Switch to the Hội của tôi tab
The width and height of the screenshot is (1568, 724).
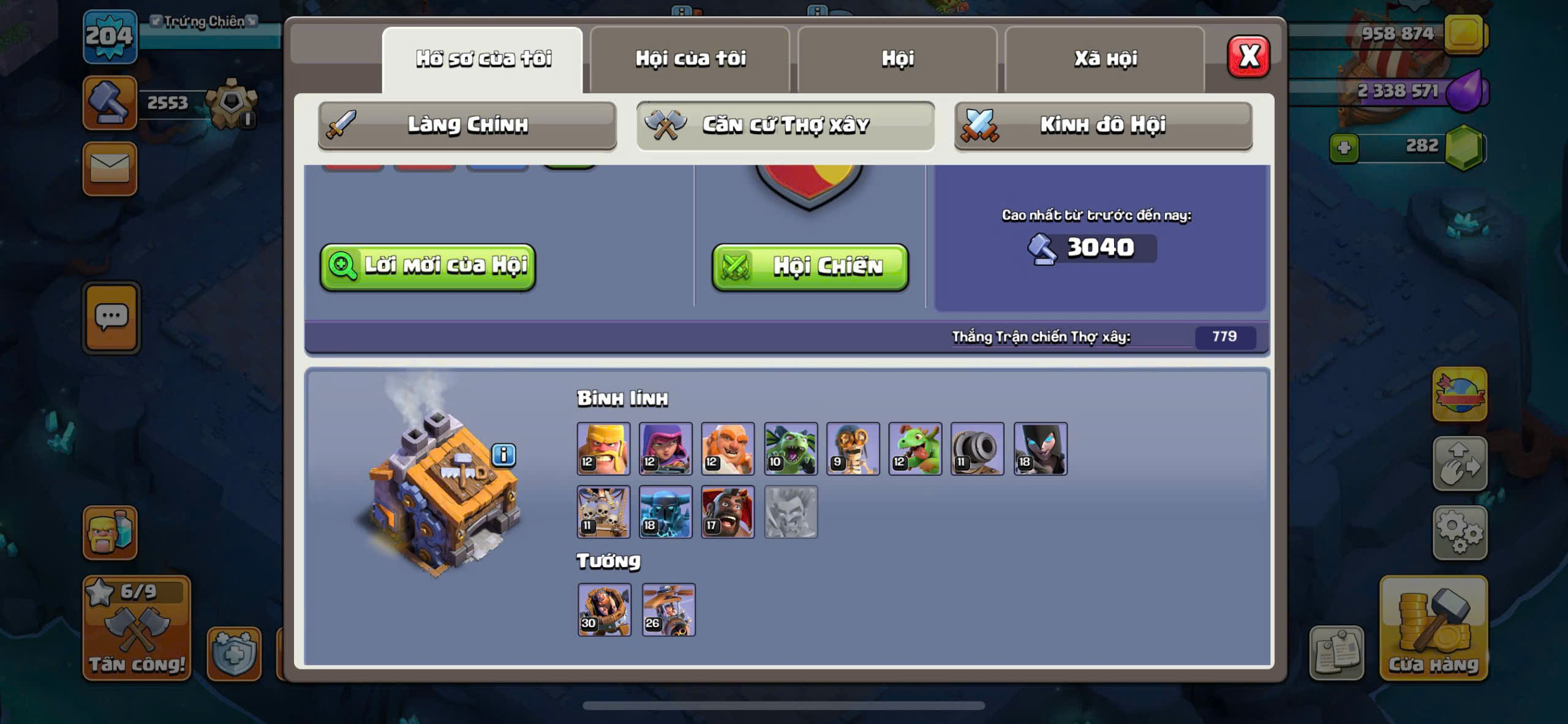690,59
